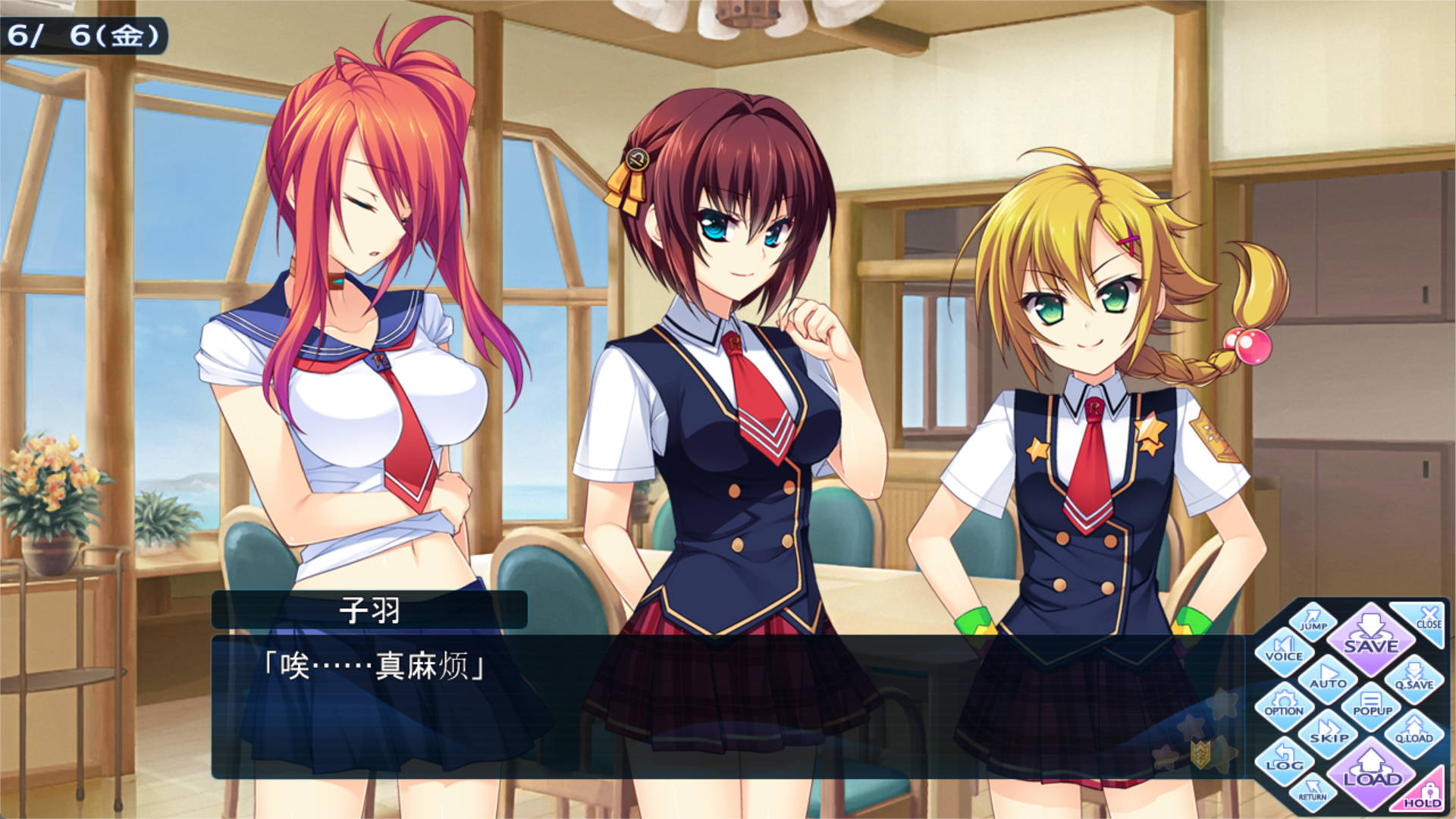The image size is (1456, 819).
Task: Replay the line with VOICE
Action: point(1284,651)
